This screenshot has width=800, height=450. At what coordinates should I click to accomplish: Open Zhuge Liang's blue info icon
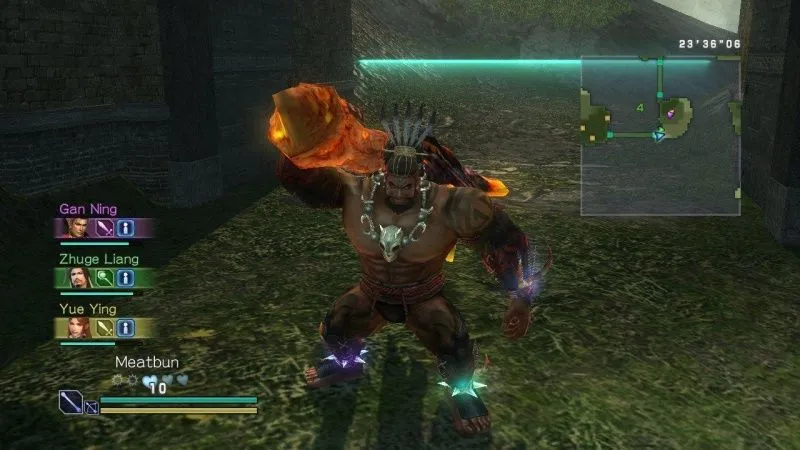[125, 277]
